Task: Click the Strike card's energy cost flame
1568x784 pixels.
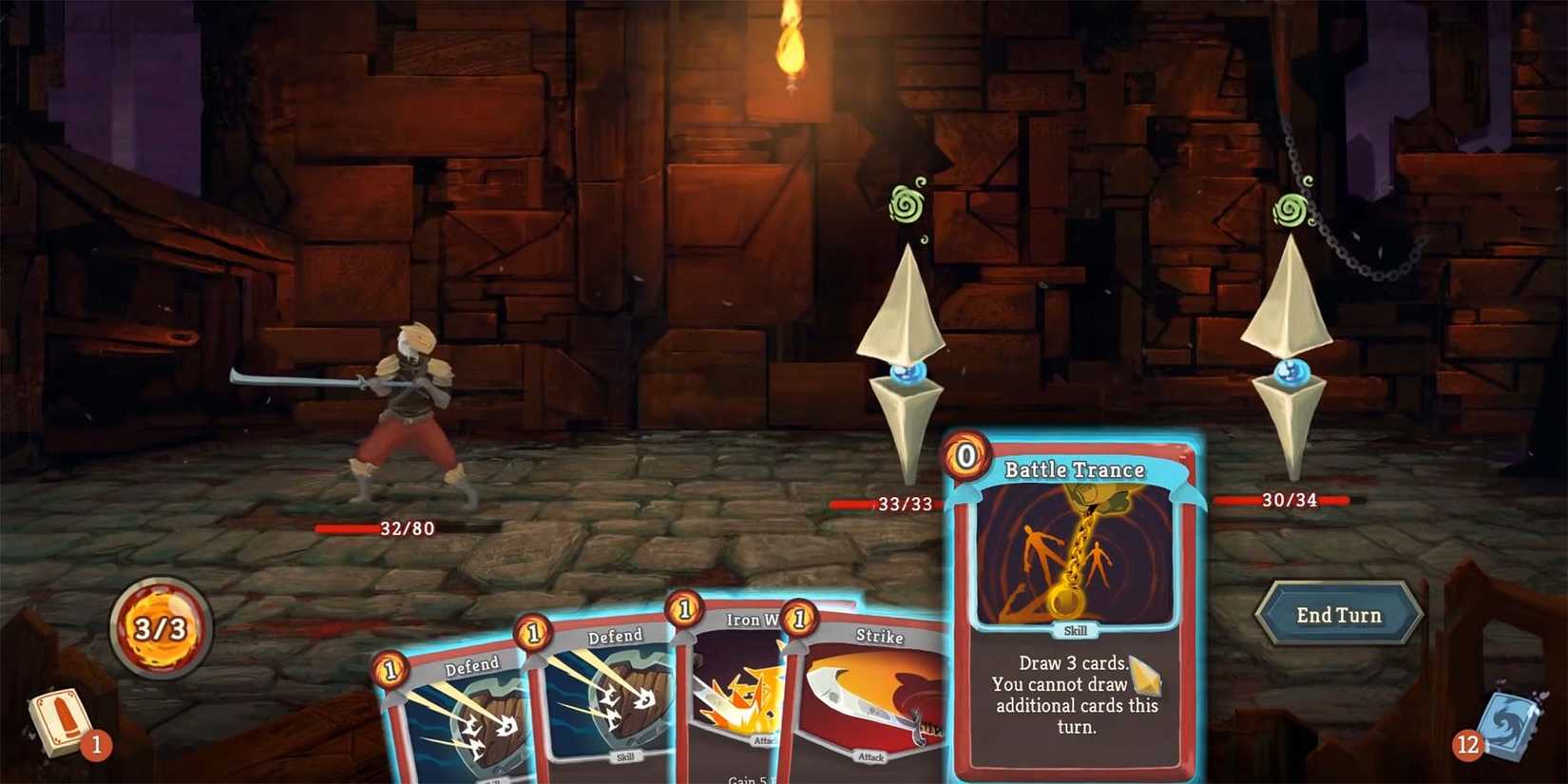Action: coord(801,618)
